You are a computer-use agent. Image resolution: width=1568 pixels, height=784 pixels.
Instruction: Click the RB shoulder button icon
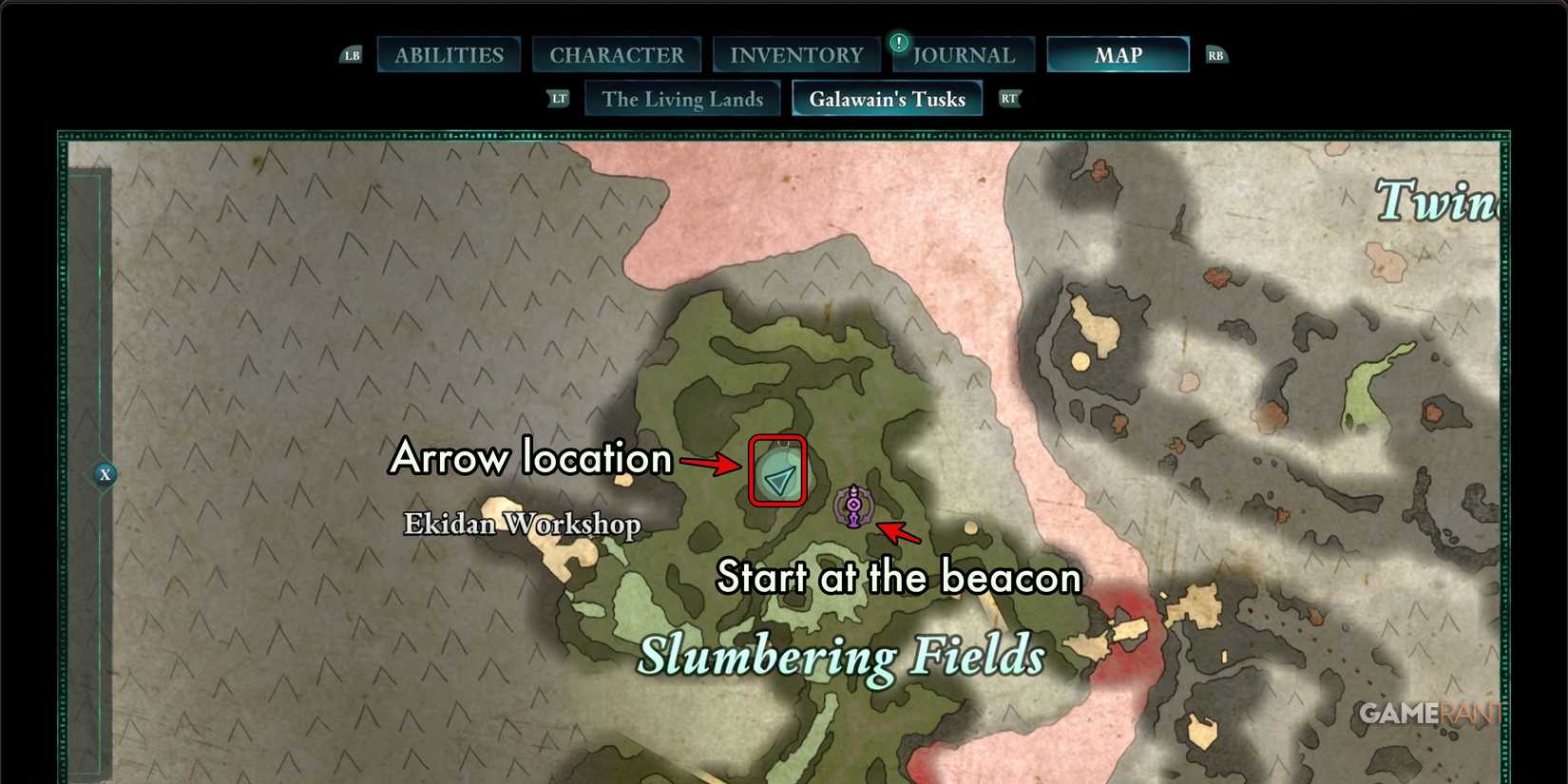tap(1216, 55)
